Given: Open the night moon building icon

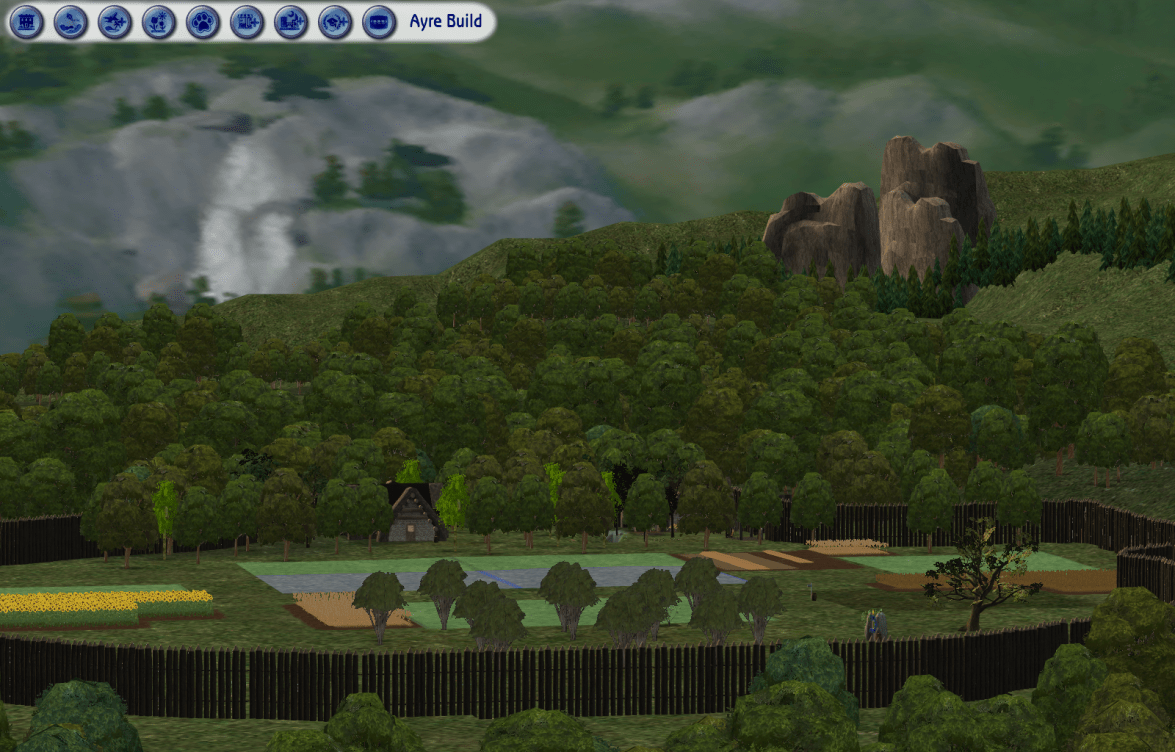Looking at the screenshot, I should [291, 21].
